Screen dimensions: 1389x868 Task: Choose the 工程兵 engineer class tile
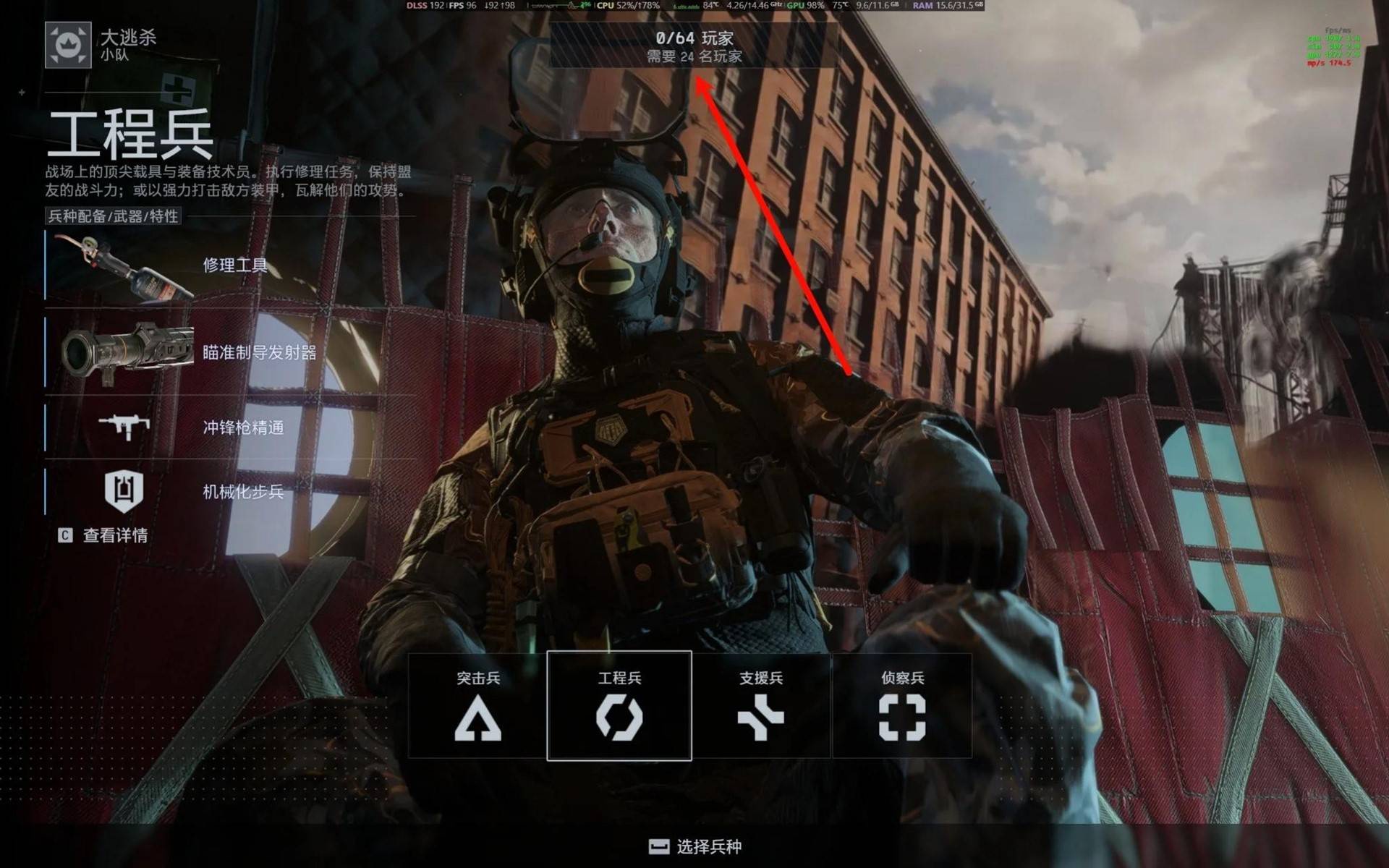pos(619,705)
